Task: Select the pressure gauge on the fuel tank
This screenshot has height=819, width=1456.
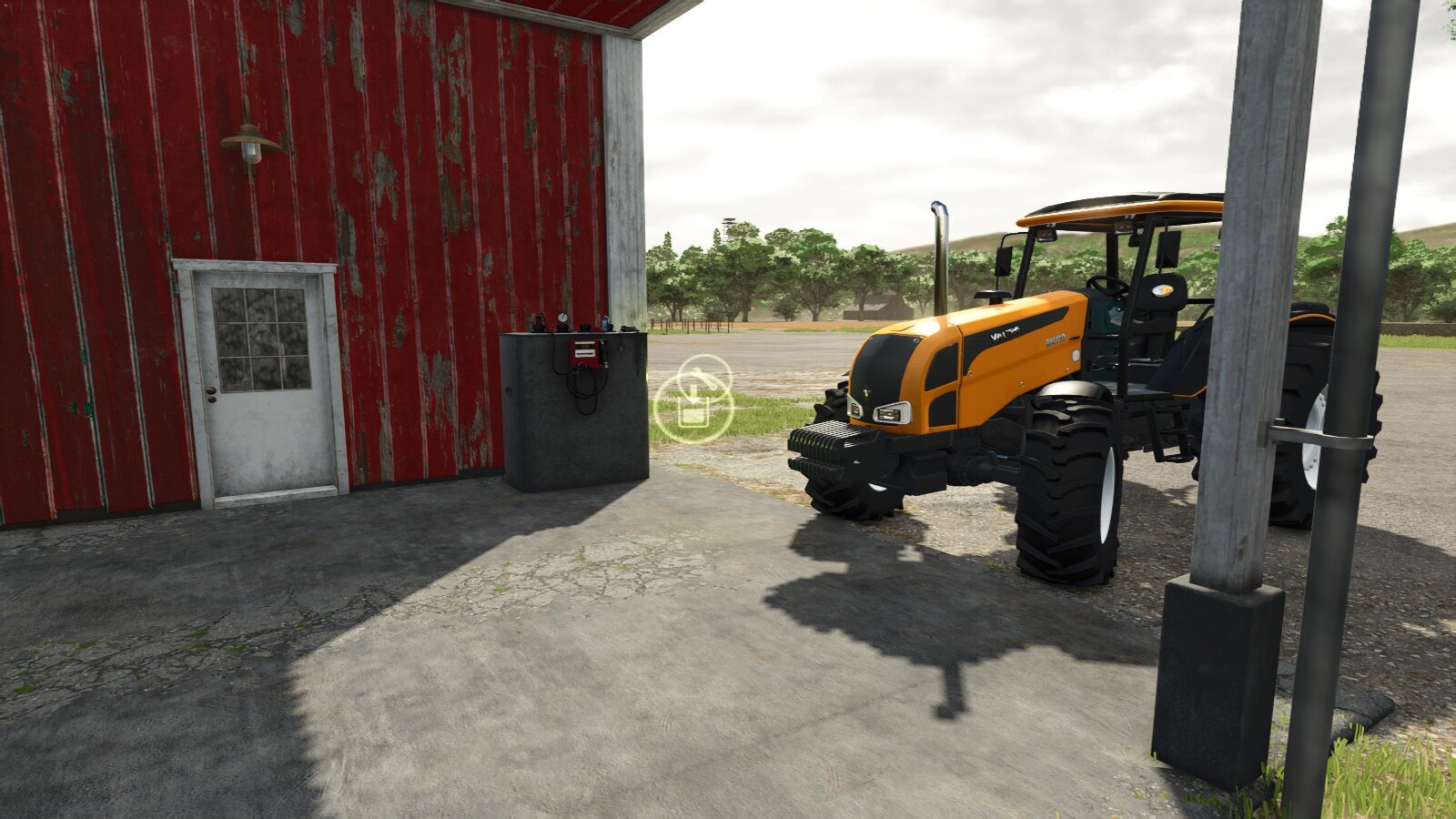Action: pos(562,318)
